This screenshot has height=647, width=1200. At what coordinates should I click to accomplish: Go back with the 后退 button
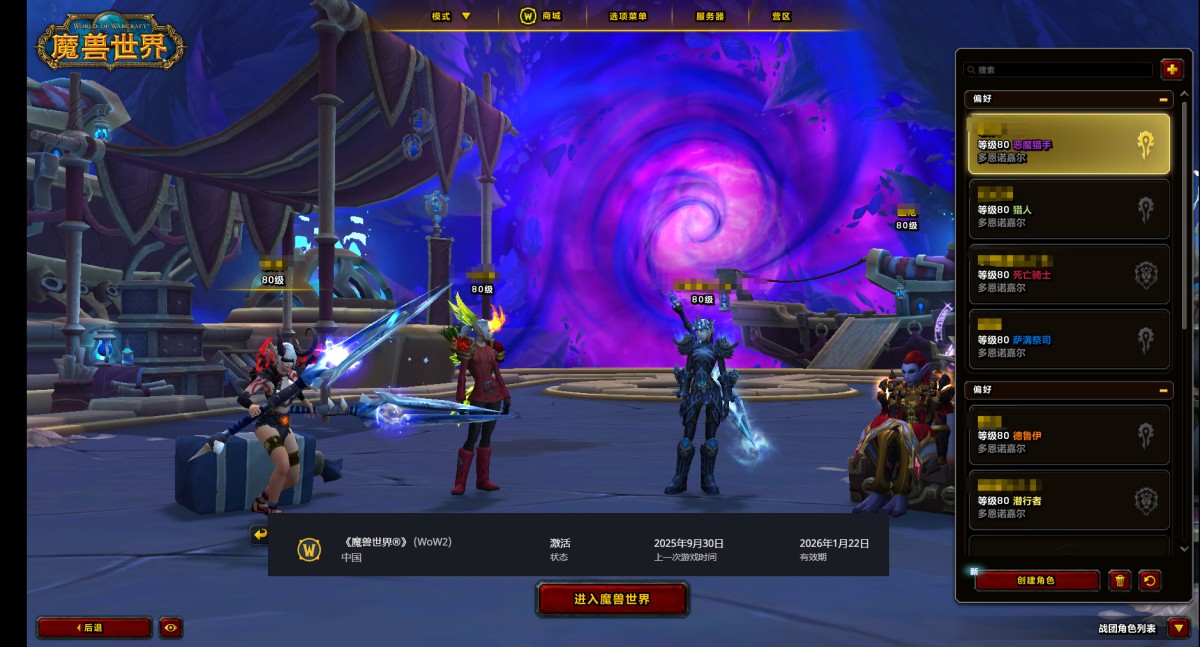tap(94, 628)
